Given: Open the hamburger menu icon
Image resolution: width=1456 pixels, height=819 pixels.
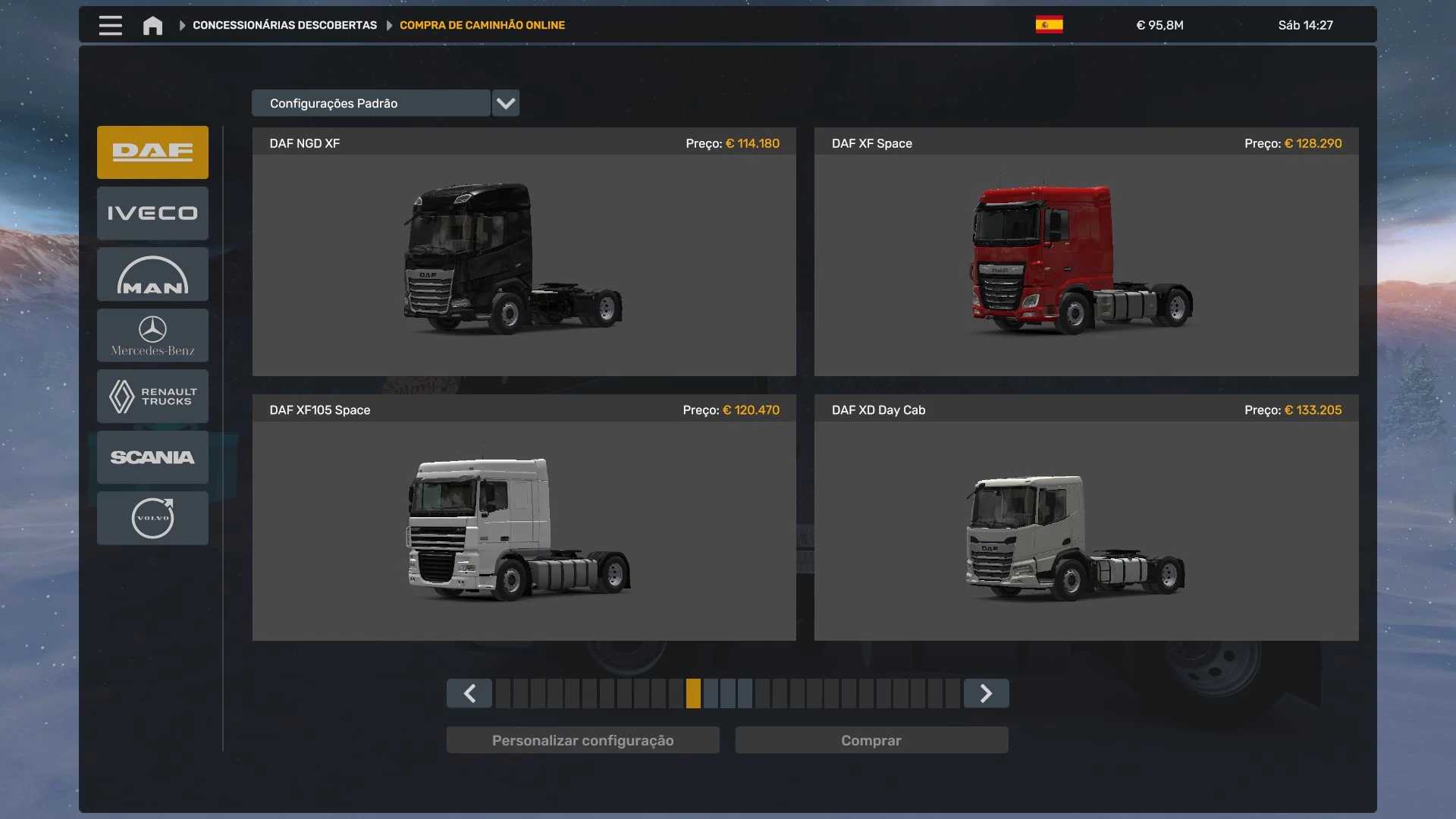Looking at the screenshot, I should 110,25.
